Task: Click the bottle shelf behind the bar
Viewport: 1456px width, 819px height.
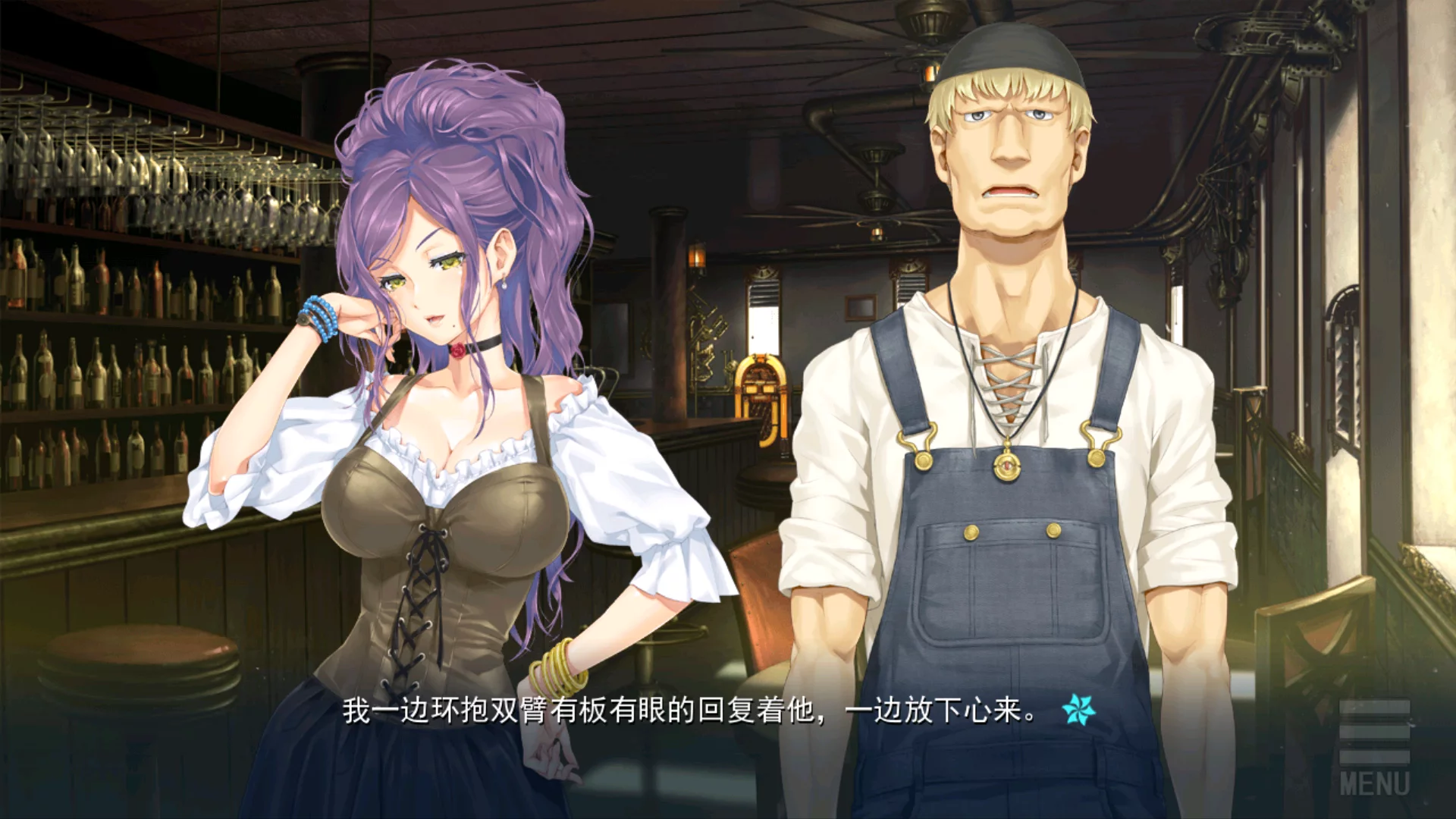Action: [114, 364]
